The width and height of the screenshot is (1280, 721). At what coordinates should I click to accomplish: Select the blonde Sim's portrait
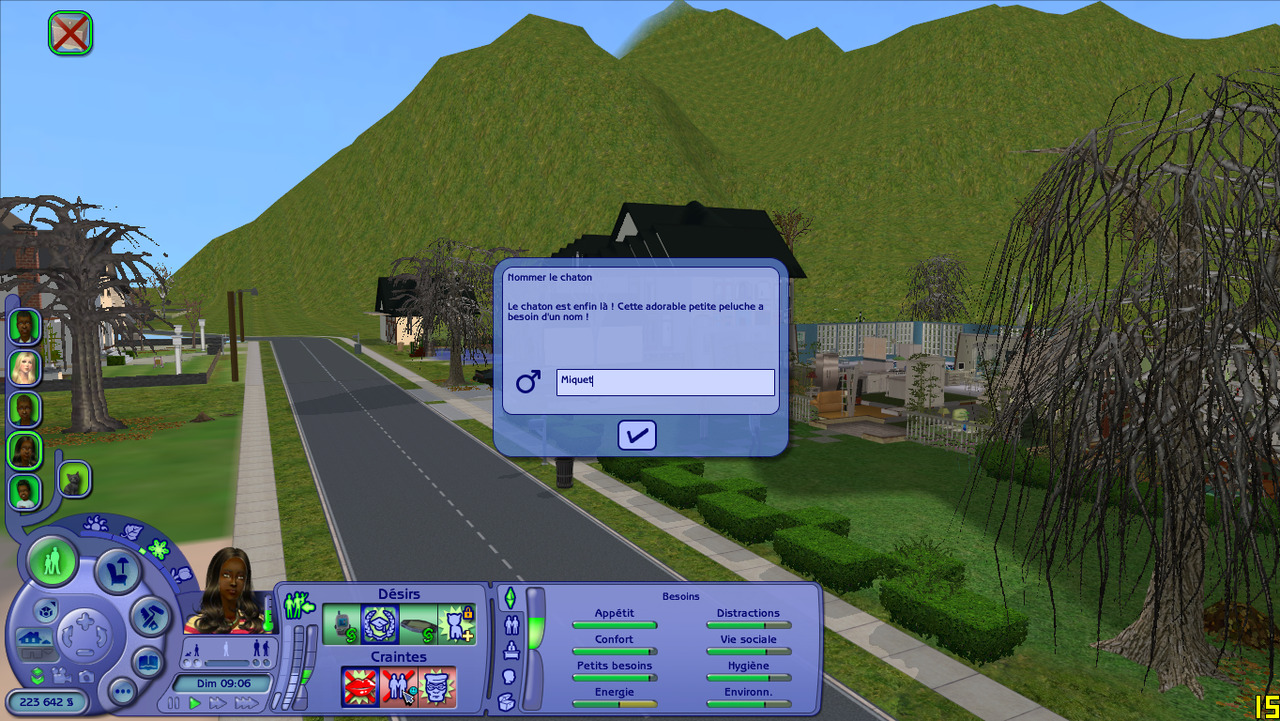point(24,367)
